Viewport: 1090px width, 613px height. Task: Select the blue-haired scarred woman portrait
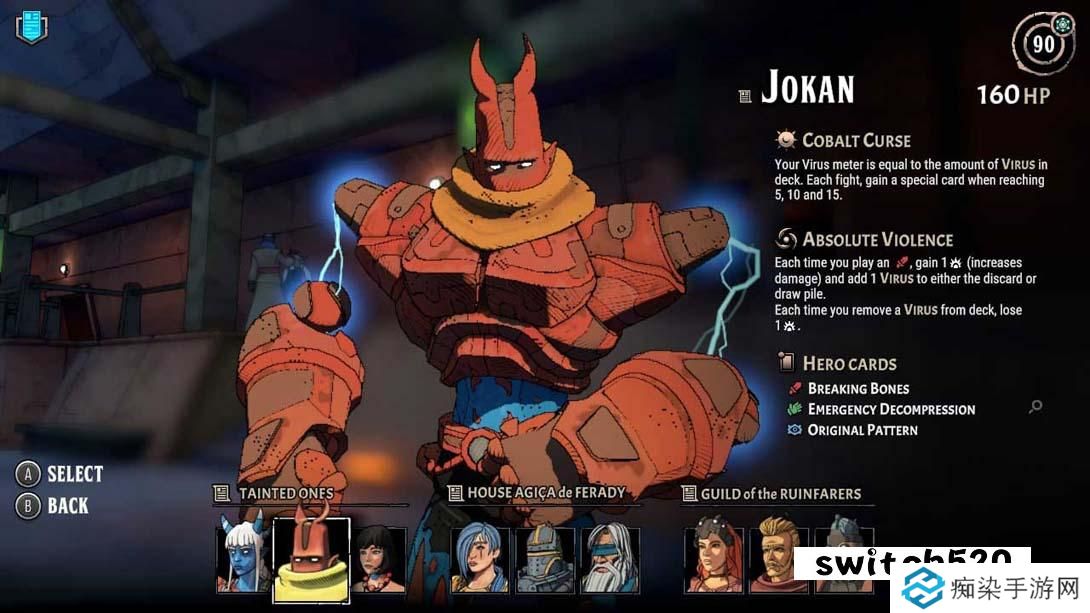[479, 559]
